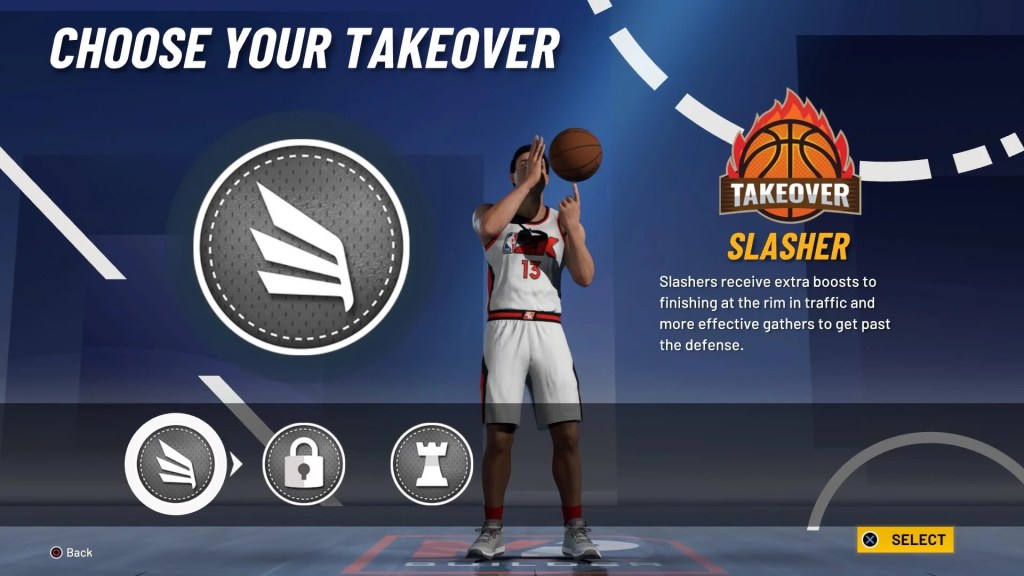Go back to the previous screen
Screen dimensions: 1024x576
72,552
